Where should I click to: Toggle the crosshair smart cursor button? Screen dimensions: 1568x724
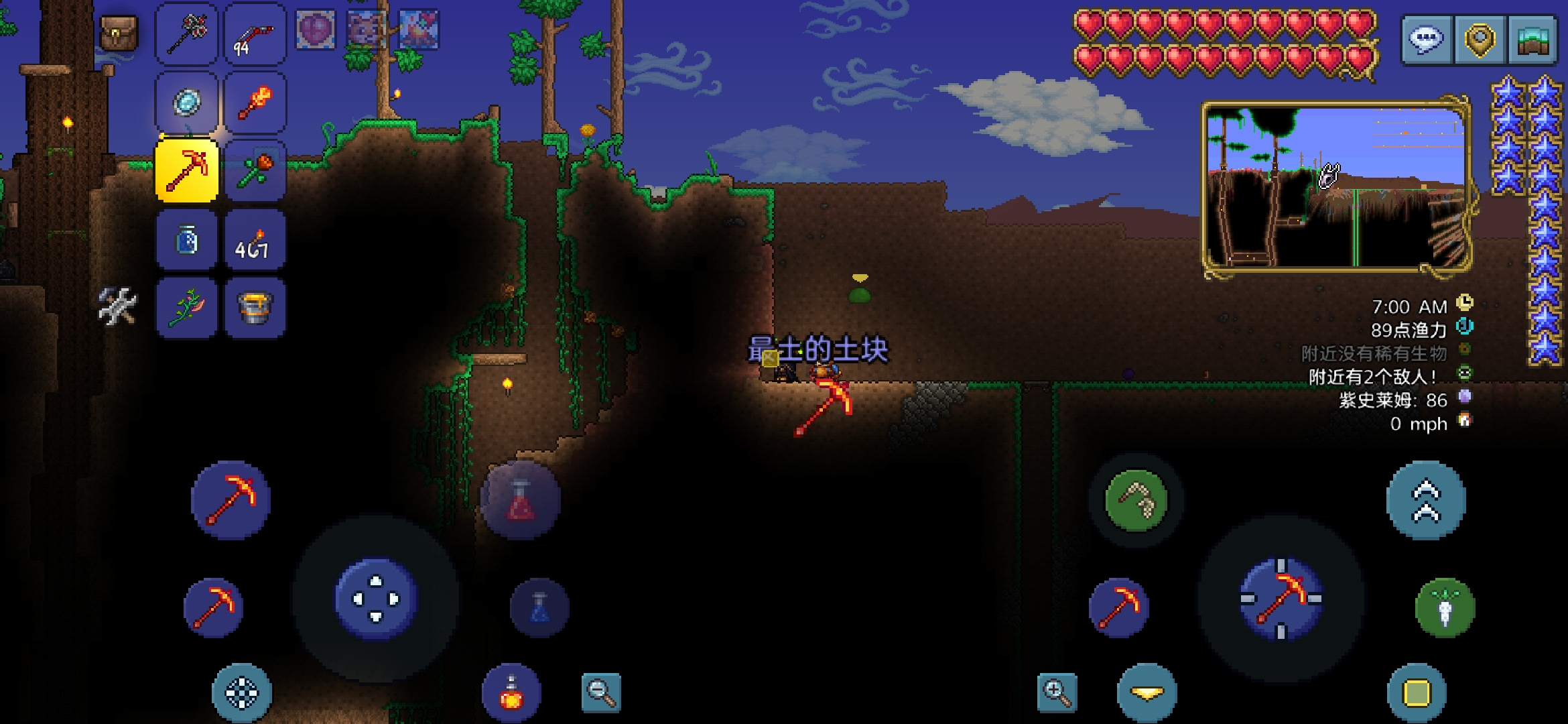pyautogui.click(x=242, y=693)
